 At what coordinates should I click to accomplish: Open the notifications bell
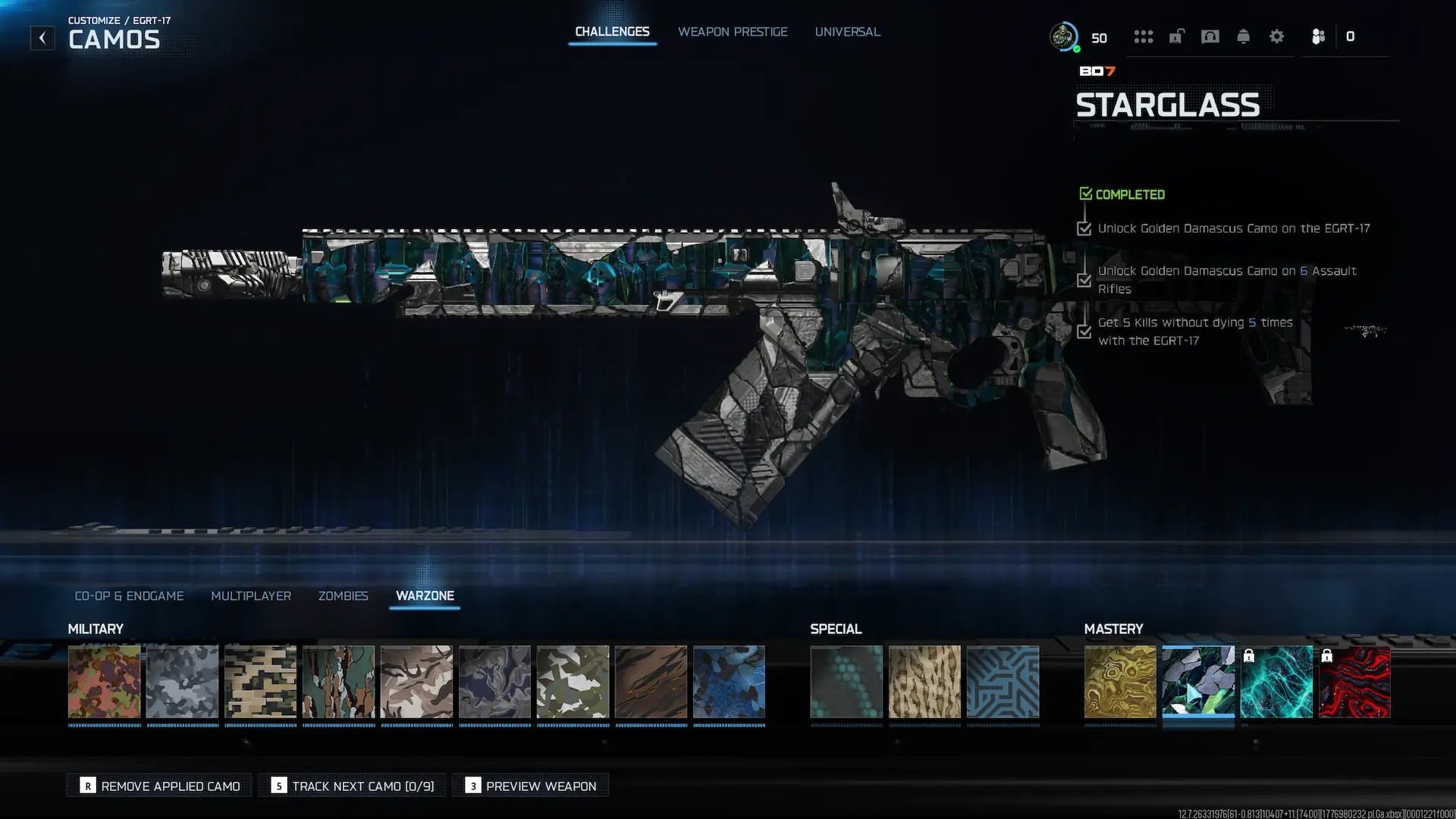click(1243, 36)
